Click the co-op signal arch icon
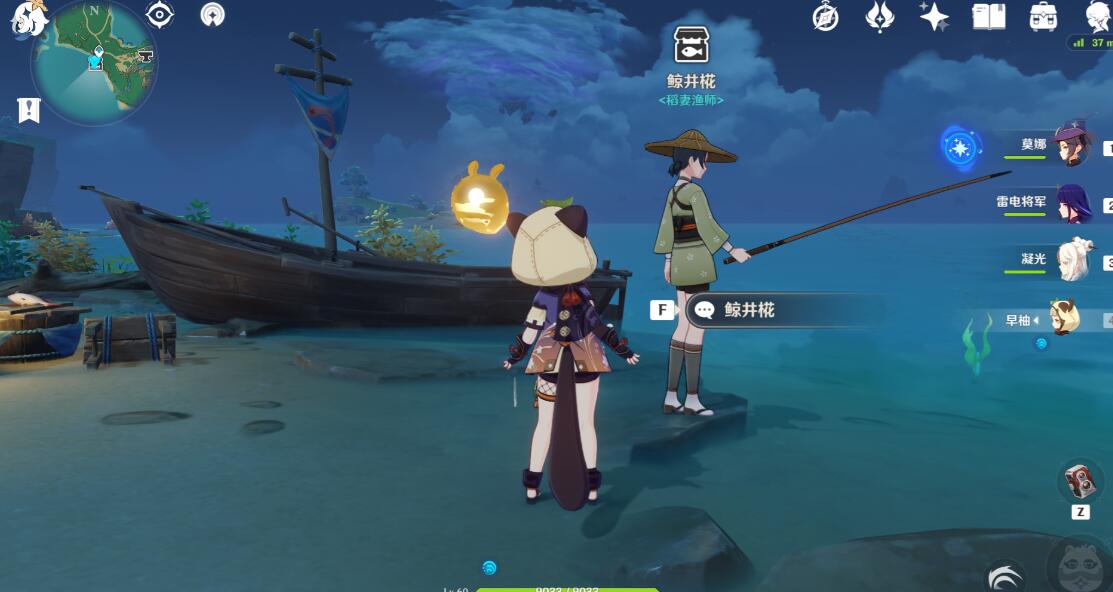The image size is (1113, 592). pyautogui.click(x=212, y=15)
